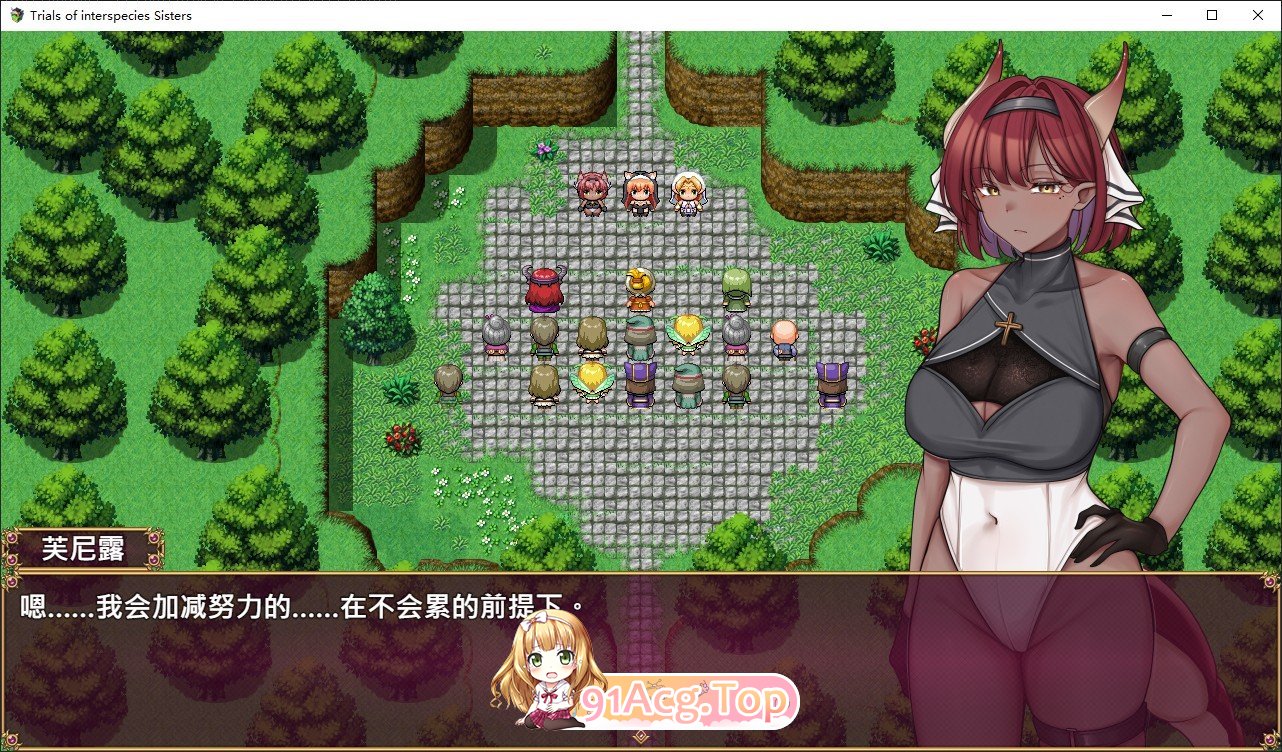Click the 91Acg.Top watermark text
Viewport: 1282px width, 752px height.
tap(690, 700)
